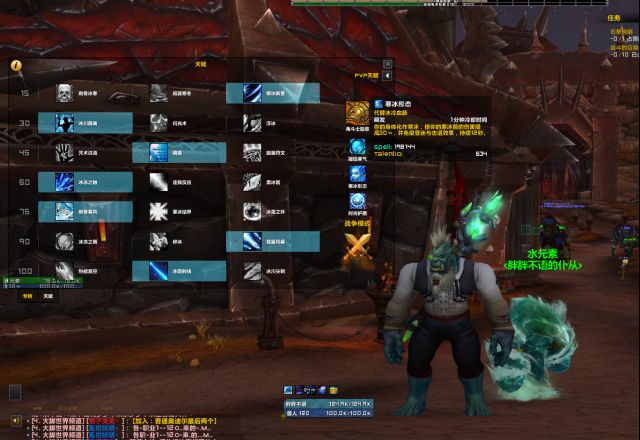Screen dimensions: 640x440
Task: Pick the 连锁反应 talent
Action: click(x=158, y=182)
